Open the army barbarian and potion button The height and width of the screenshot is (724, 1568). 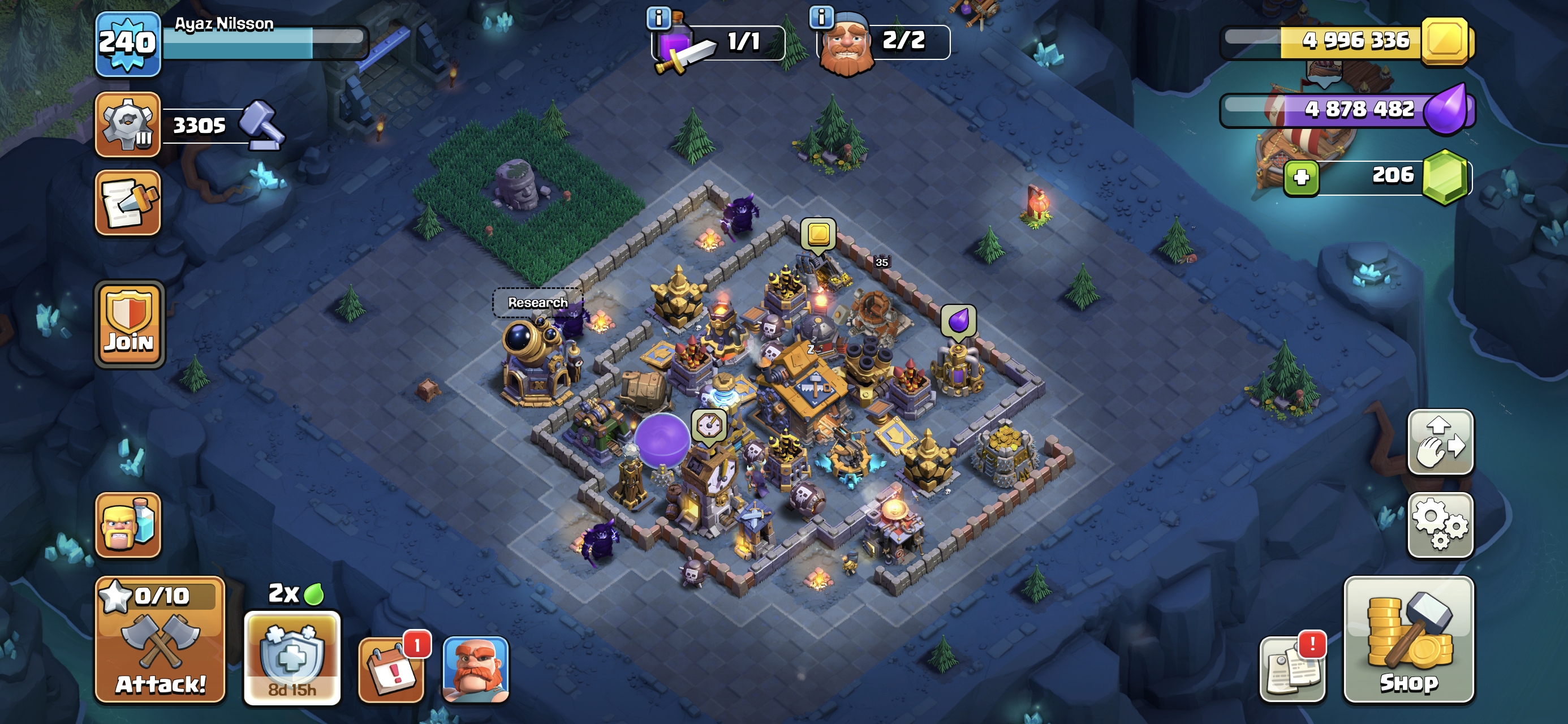128,525
